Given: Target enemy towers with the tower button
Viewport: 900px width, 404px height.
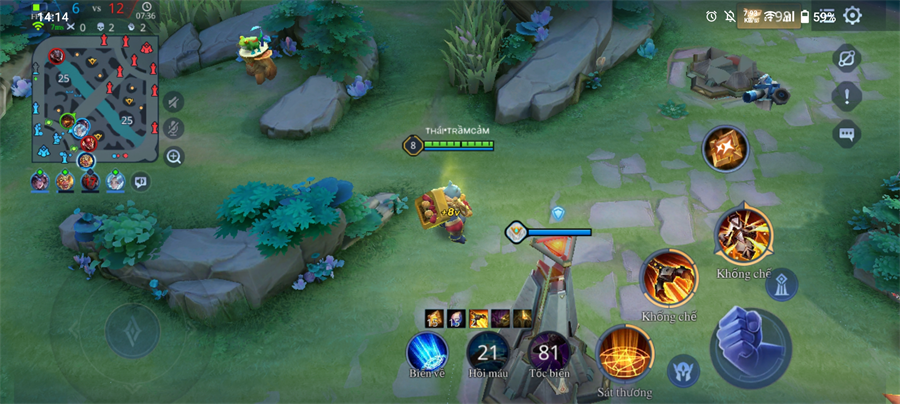Looking at the screenshot, I should pos(781,284).
